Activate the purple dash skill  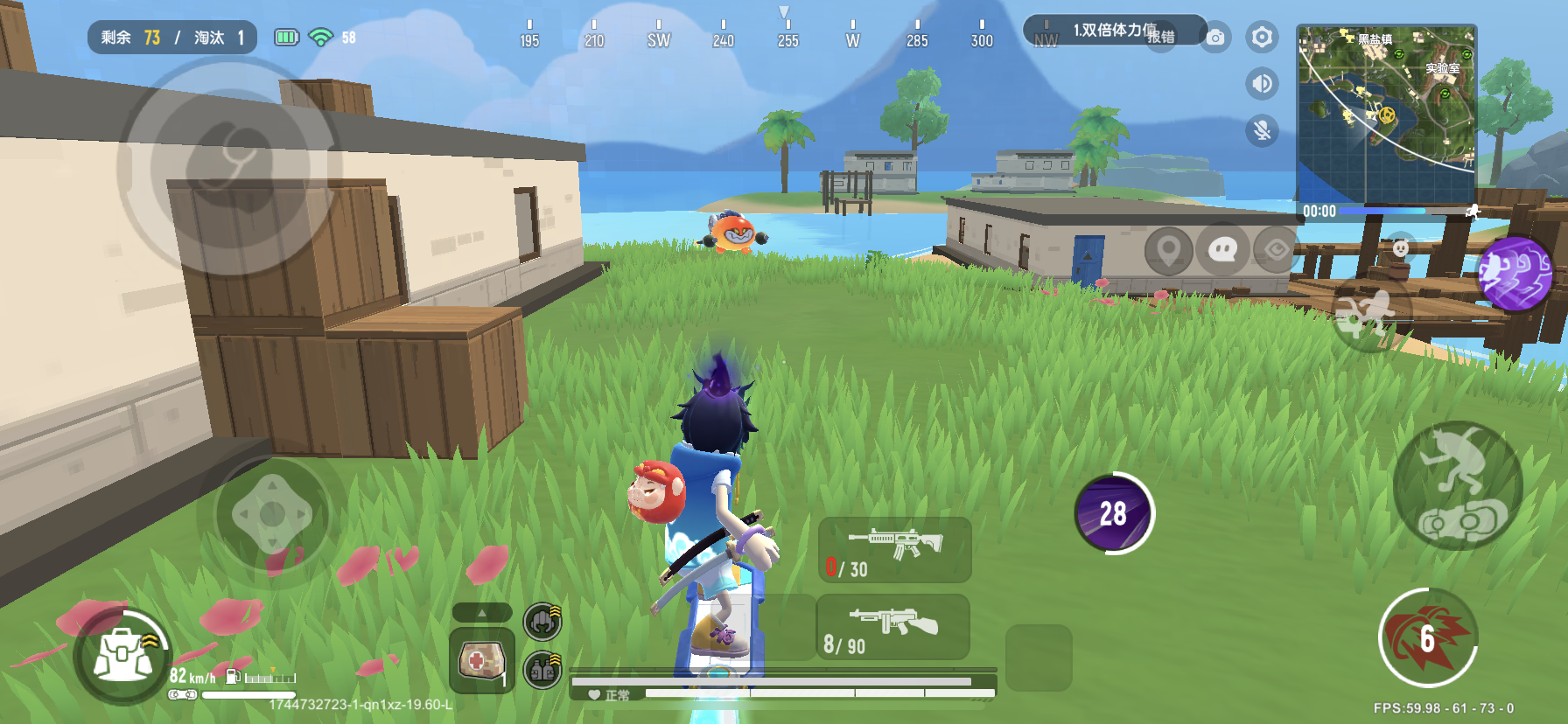1515,274
